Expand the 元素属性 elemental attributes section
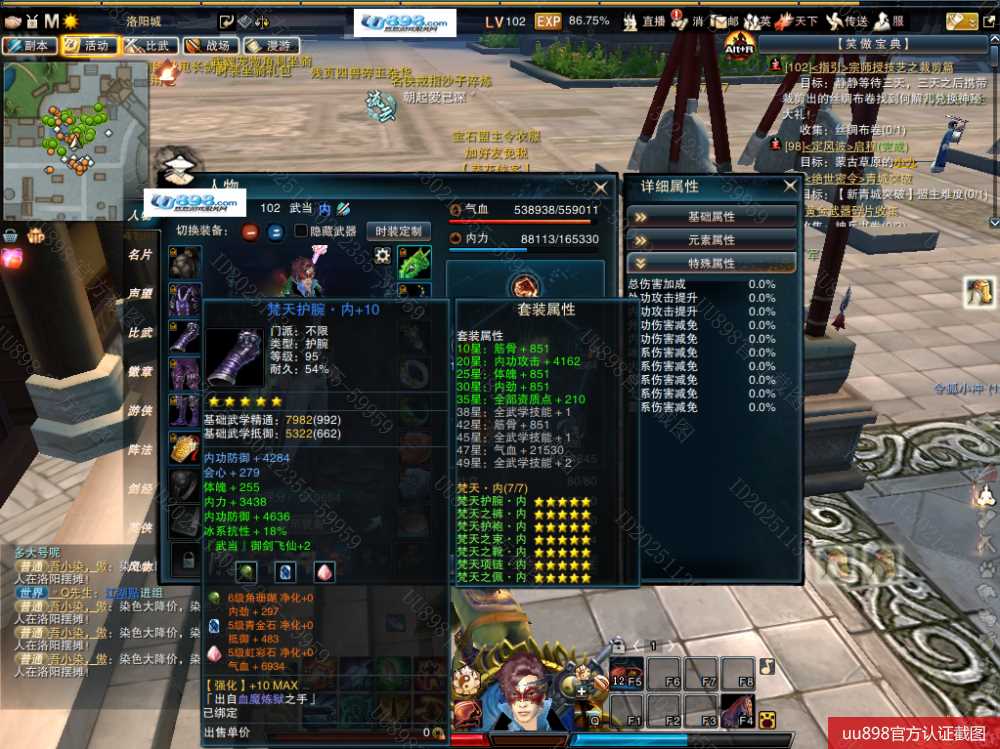The image size is (1000, 749). tap(711, 240)
